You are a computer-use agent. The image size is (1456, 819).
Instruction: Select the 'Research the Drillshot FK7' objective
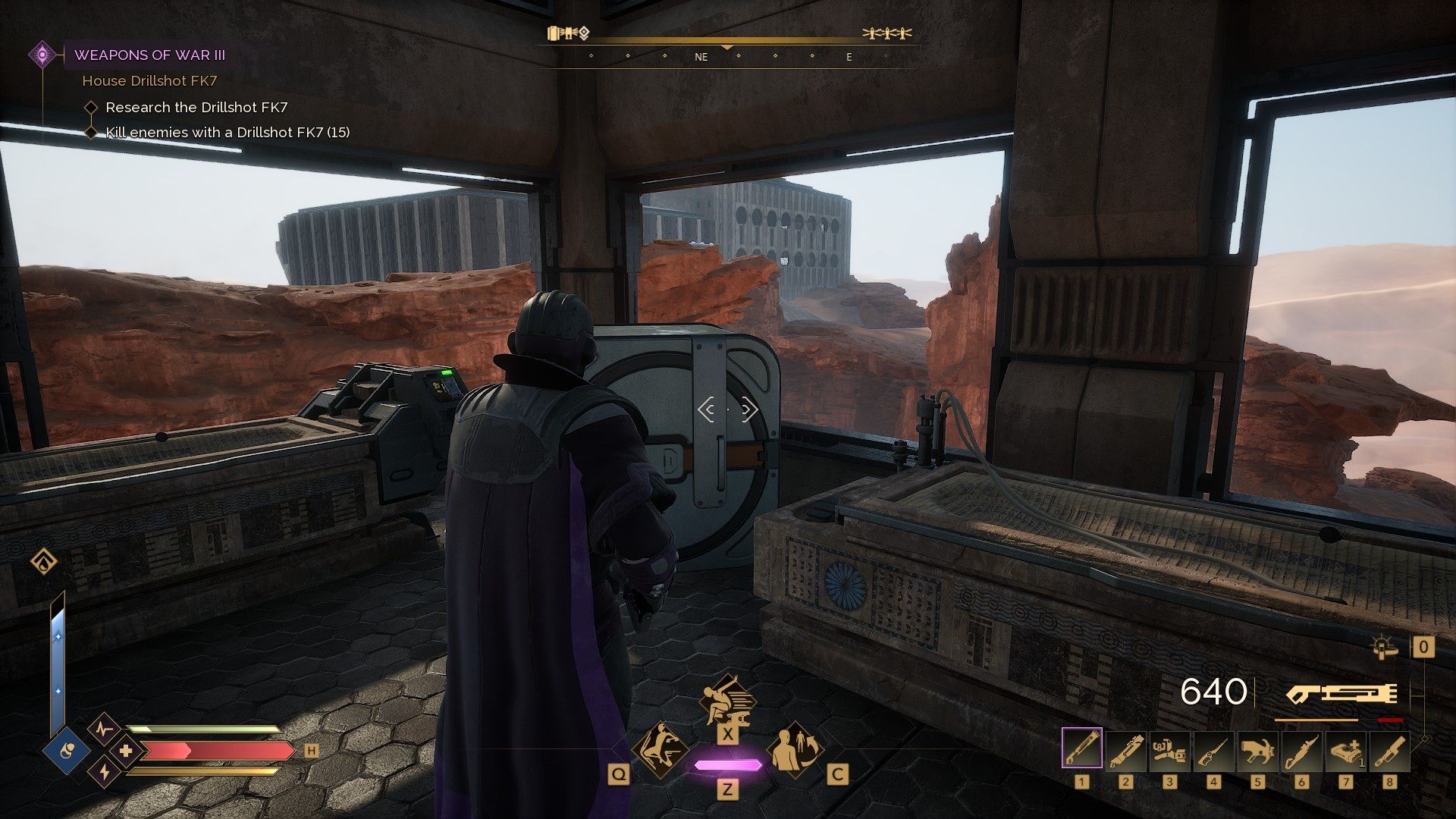coord(196,108)
